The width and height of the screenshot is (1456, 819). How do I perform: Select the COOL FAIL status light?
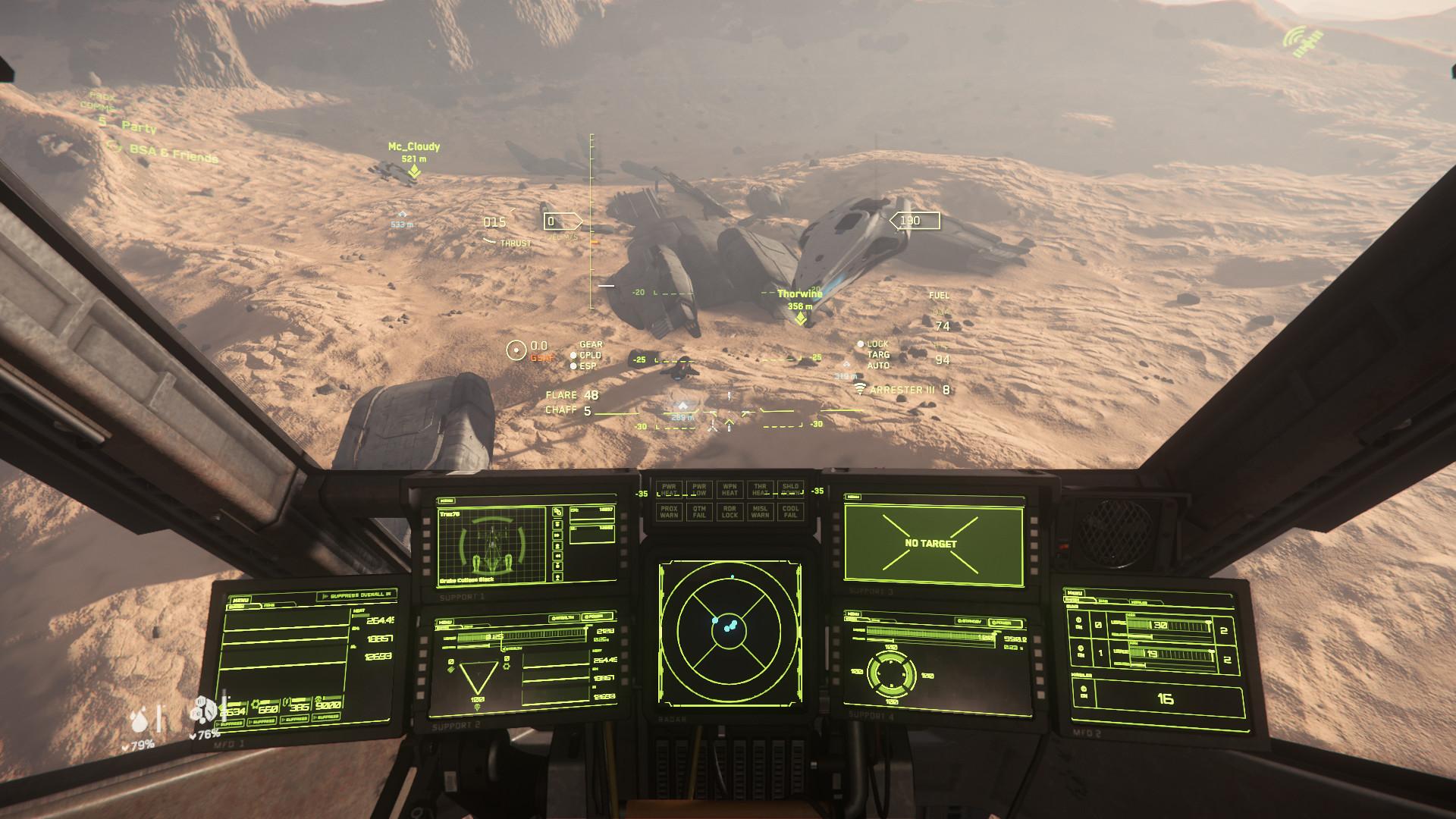[790, 512]
